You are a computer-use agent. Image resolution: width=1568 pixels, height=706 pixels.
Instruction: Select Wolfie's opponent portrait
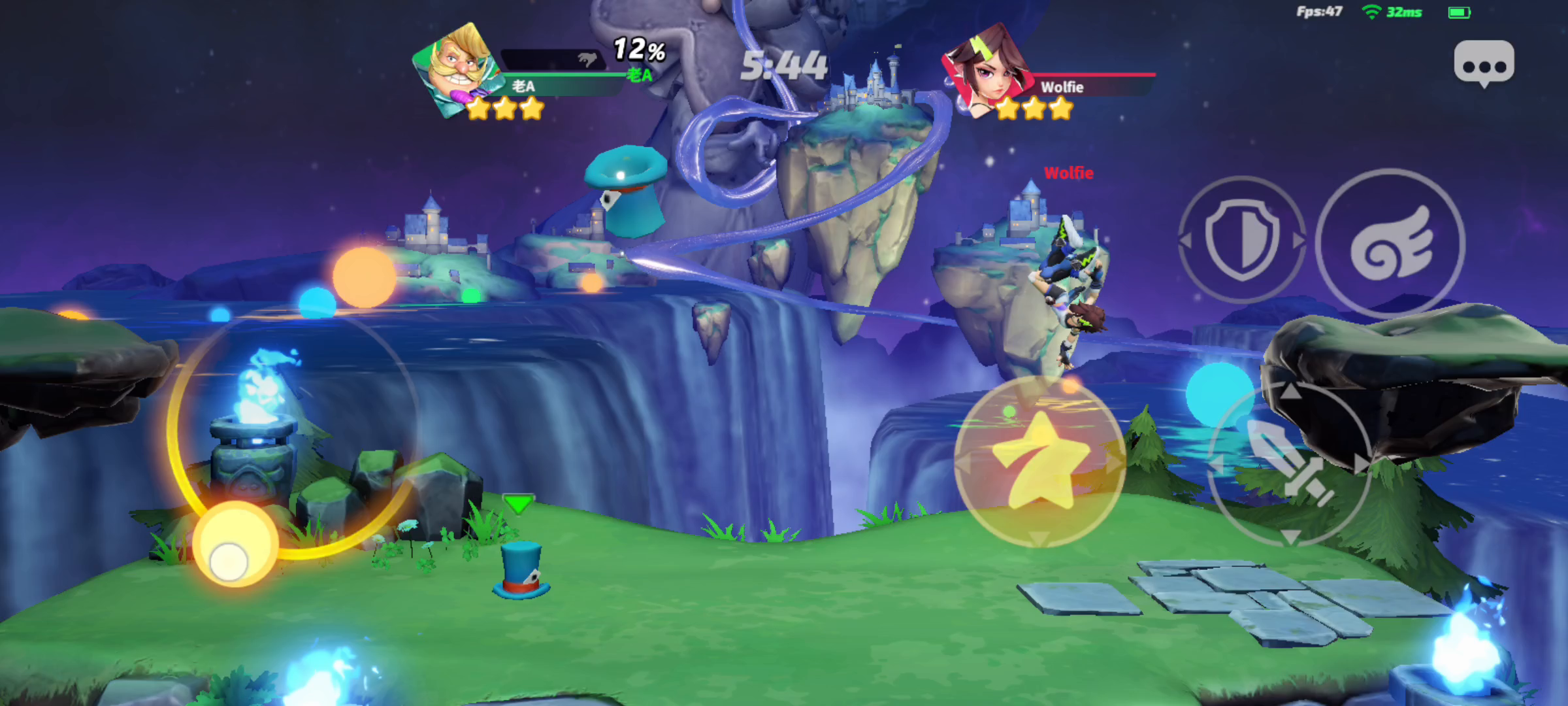(x=986, y=71)
